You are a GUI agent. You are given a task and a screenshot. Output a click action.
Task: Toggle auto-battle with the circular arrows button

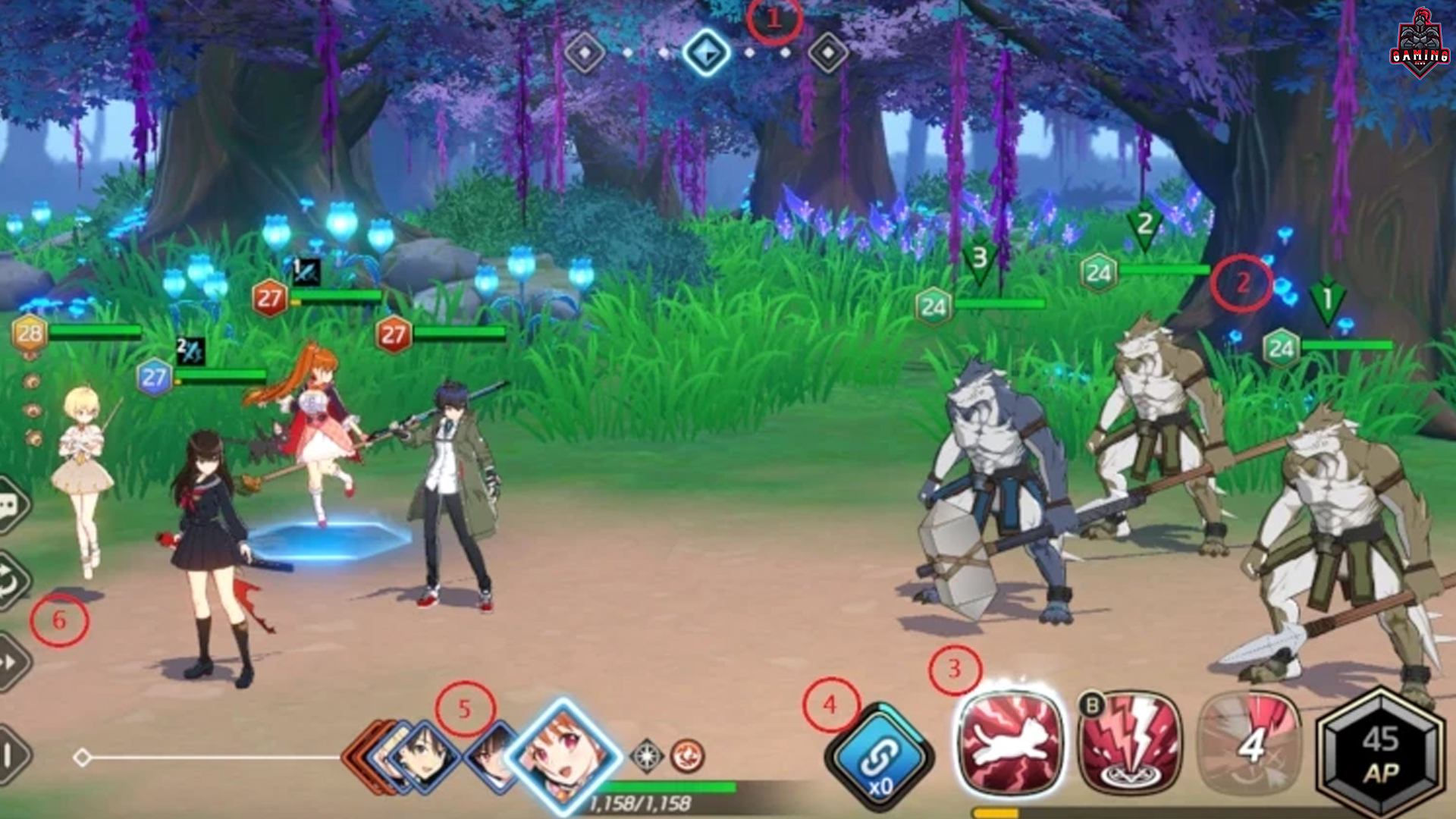click(12, 582)
